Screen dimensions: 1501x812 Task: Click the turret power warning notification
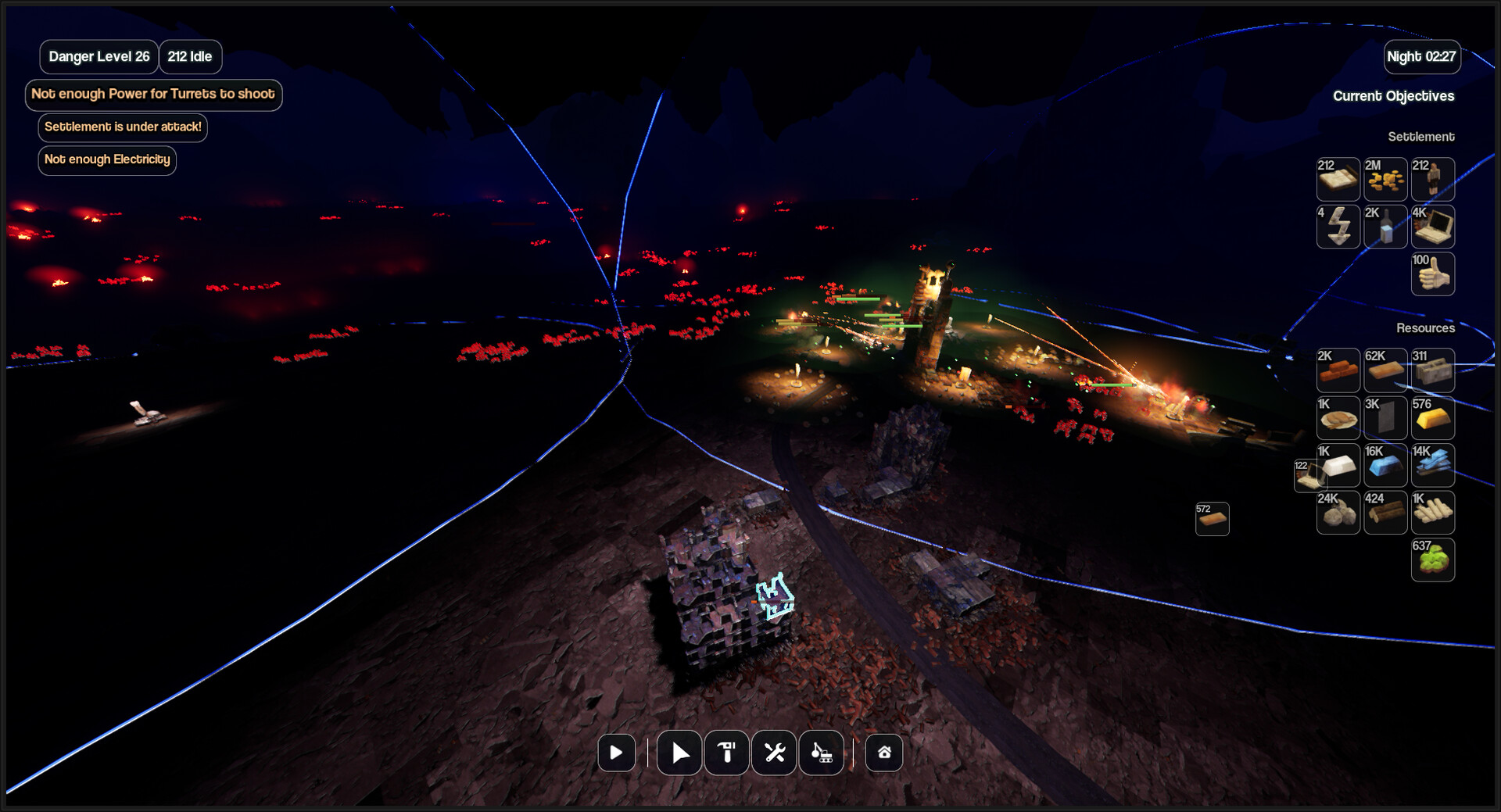[x=153, y=95]
